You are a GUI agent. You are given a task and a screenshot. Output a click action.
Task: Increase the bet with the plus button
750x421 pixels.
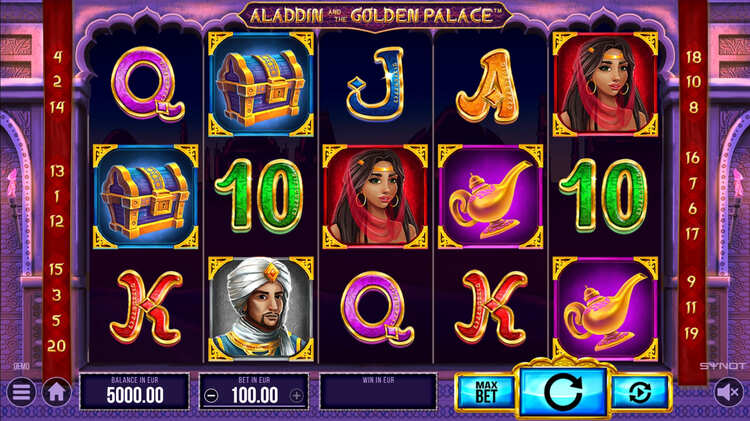[296, 395]
